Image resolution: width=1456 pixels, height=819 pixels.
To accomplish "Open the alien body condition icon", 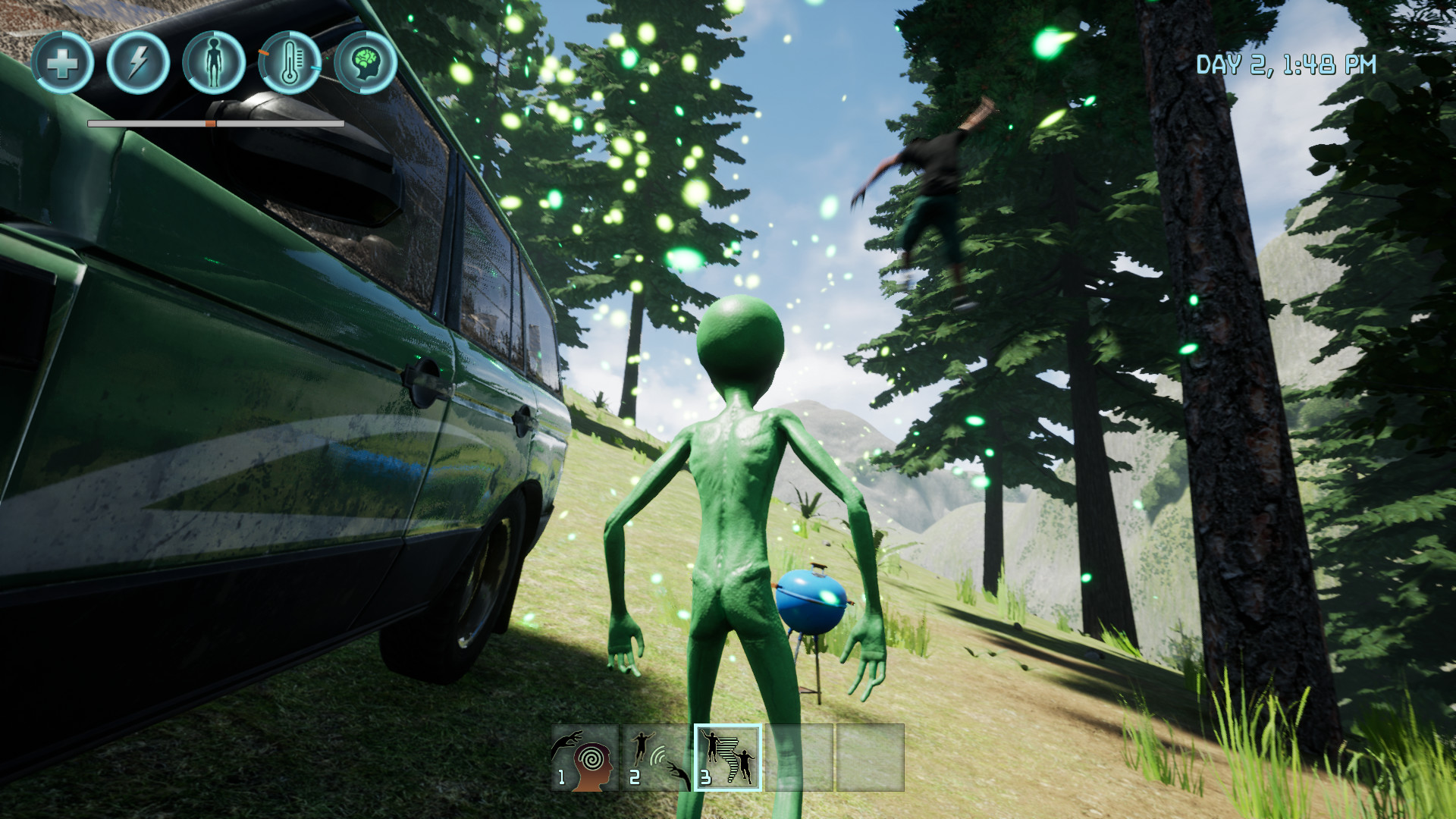I will [213, 63].
